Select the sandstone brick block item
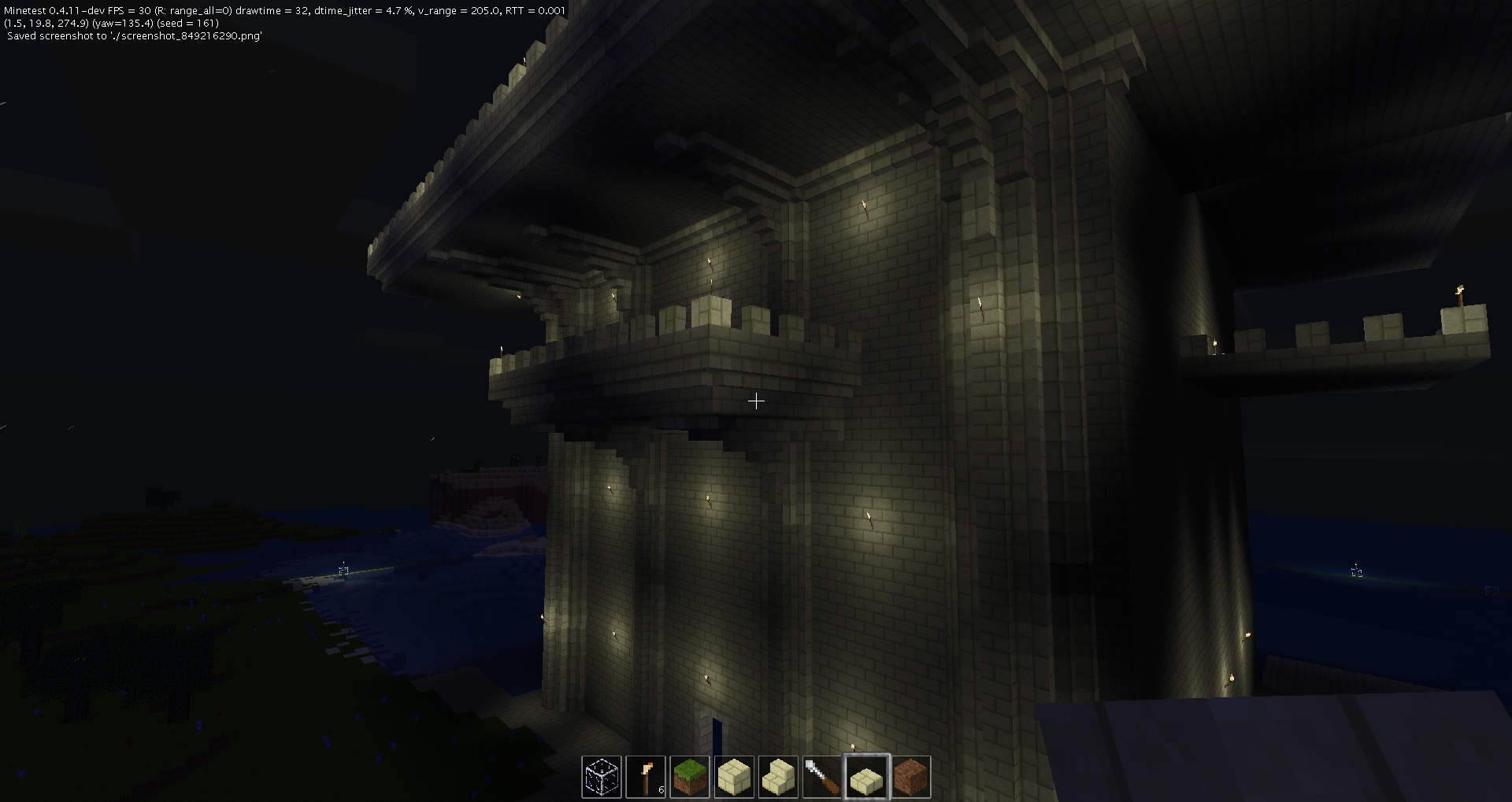 734,777
